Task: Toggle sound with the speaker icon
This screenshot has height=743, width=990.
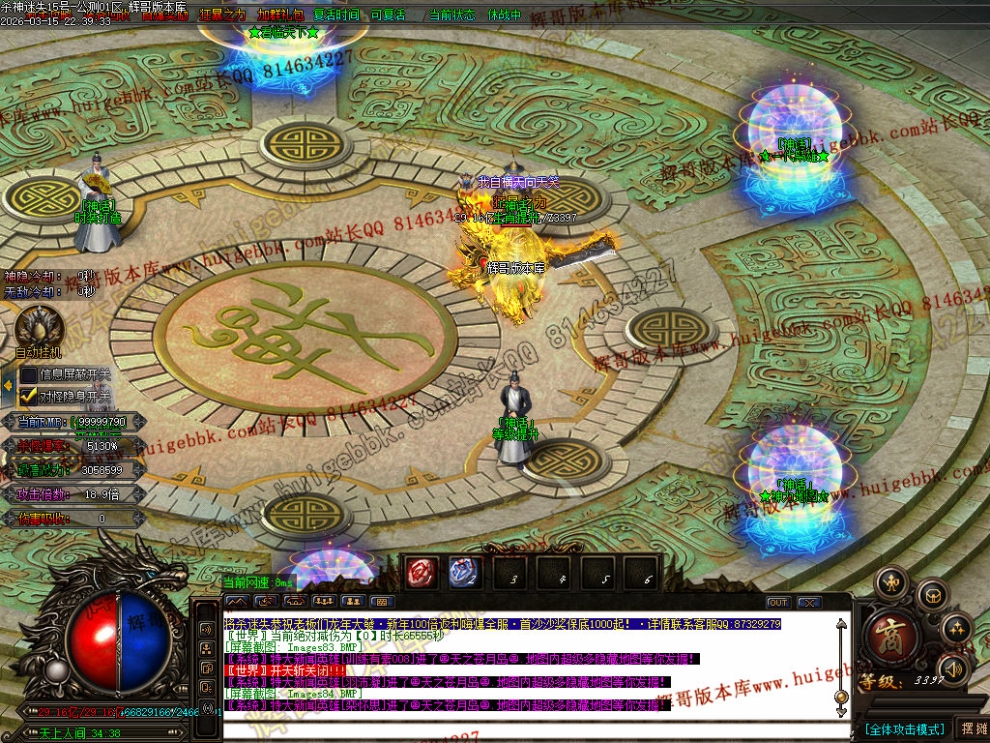Action: pyautogui.click(x=954, y=668)
